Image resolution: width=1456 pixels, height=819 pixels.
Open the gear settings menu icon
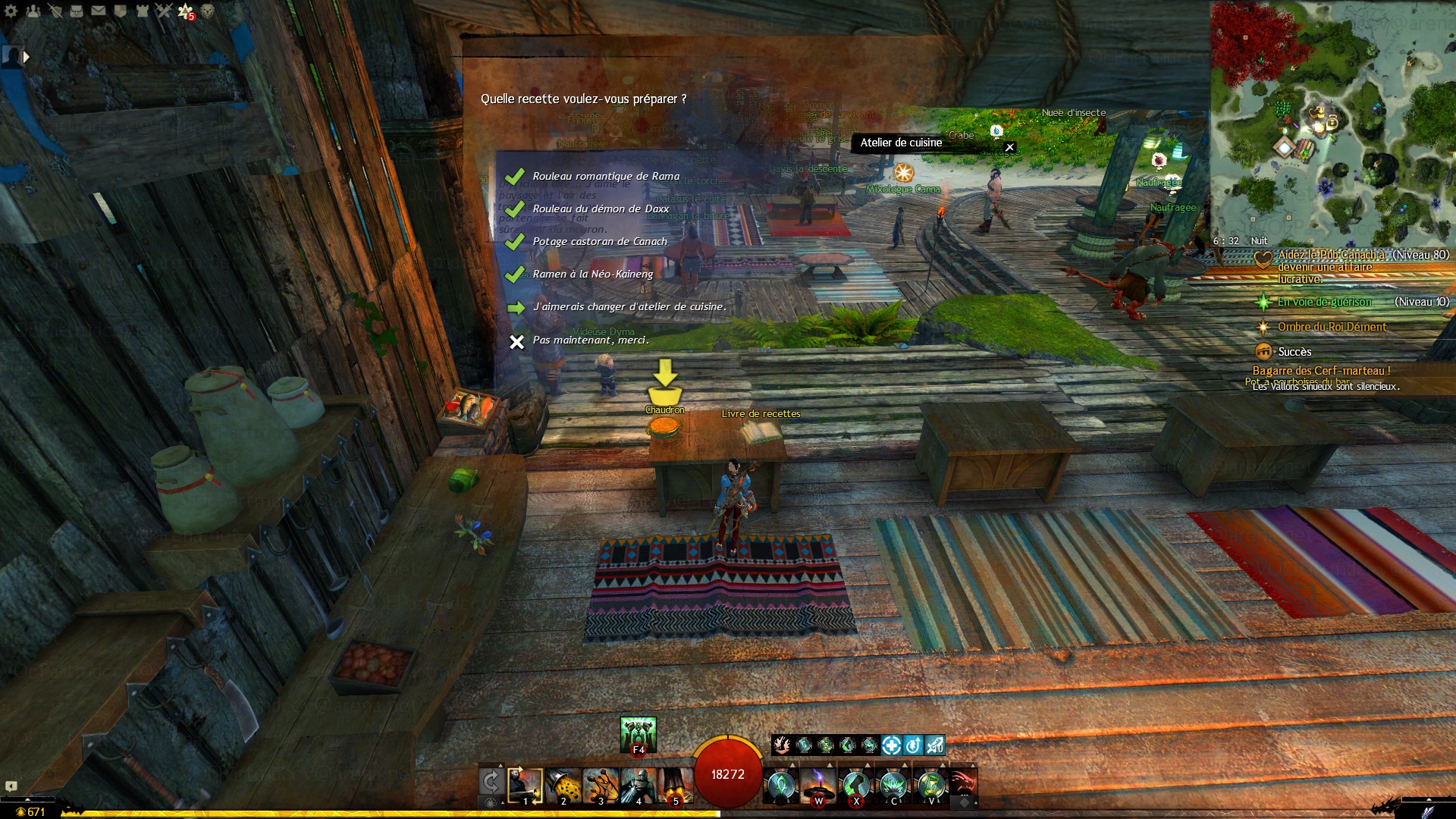(x=11, y=11)
